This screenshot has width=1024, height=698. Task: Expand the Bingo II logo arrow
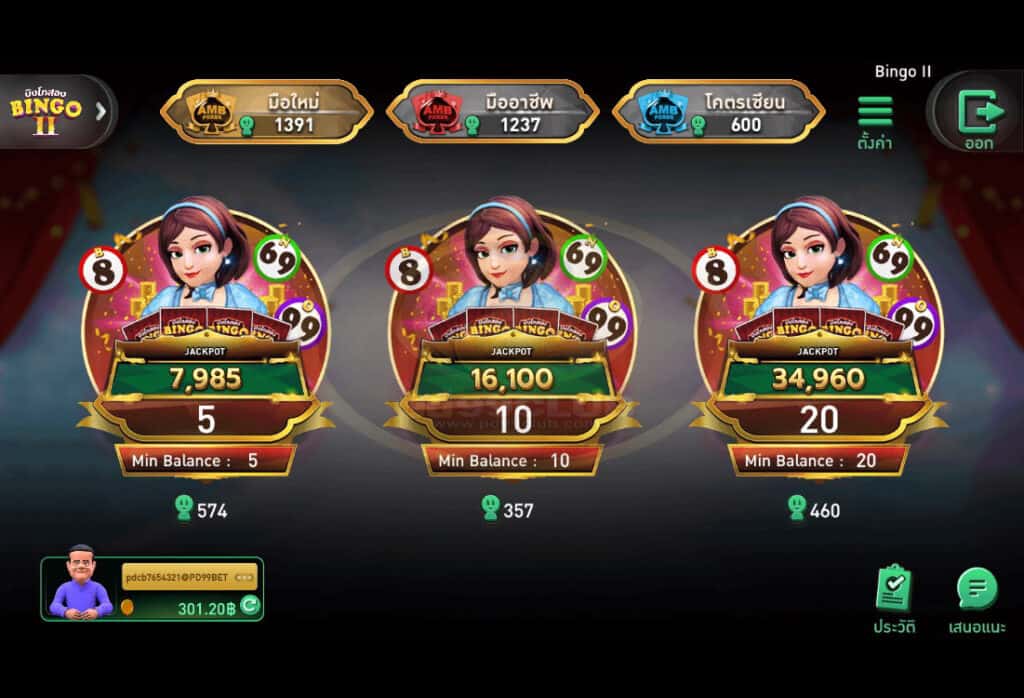click(100, 111)
